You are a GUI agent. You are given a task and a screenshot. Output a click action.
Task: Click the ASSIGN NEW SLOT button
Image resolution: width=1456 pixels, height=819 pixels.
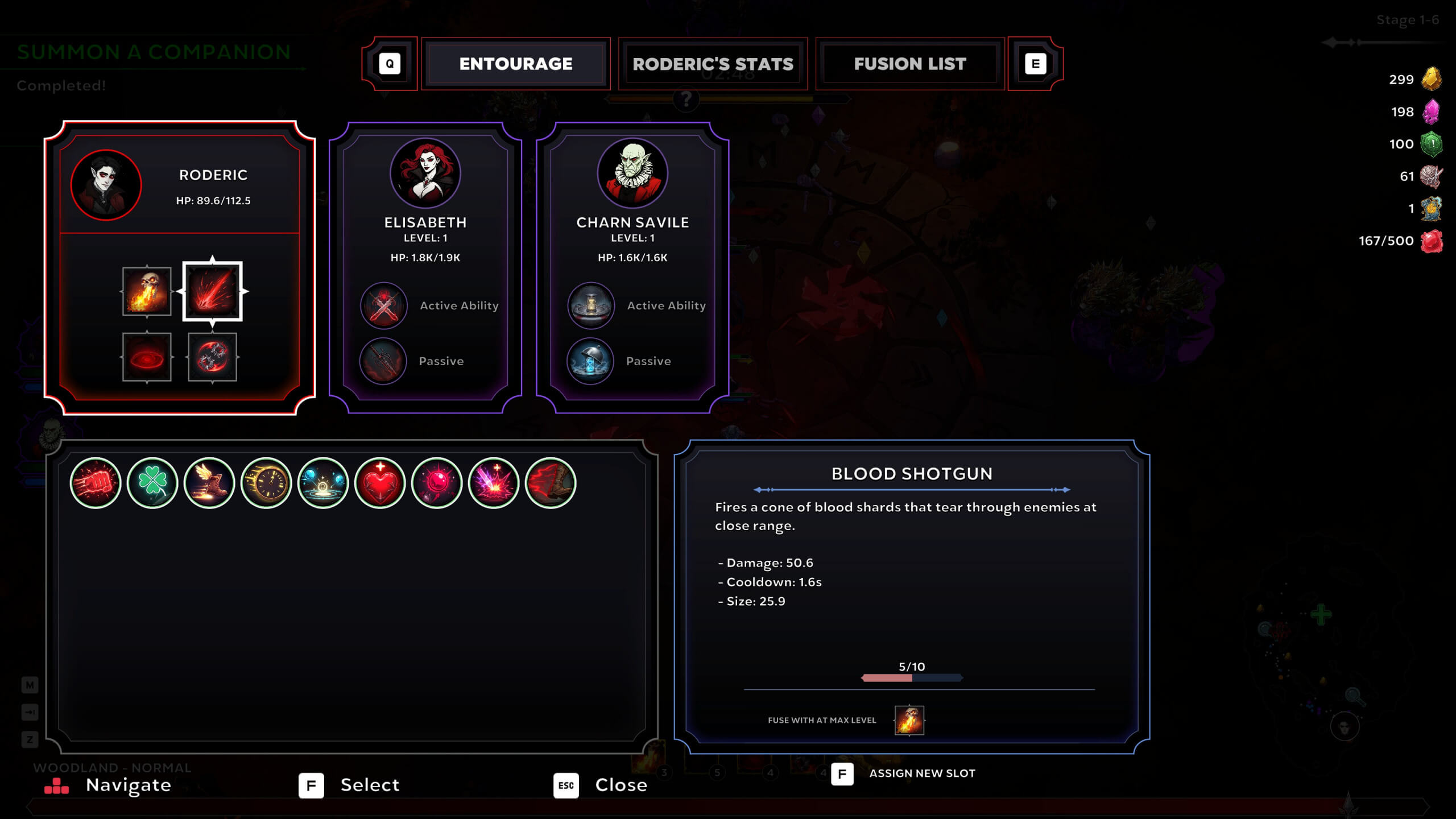pos(922,773)
